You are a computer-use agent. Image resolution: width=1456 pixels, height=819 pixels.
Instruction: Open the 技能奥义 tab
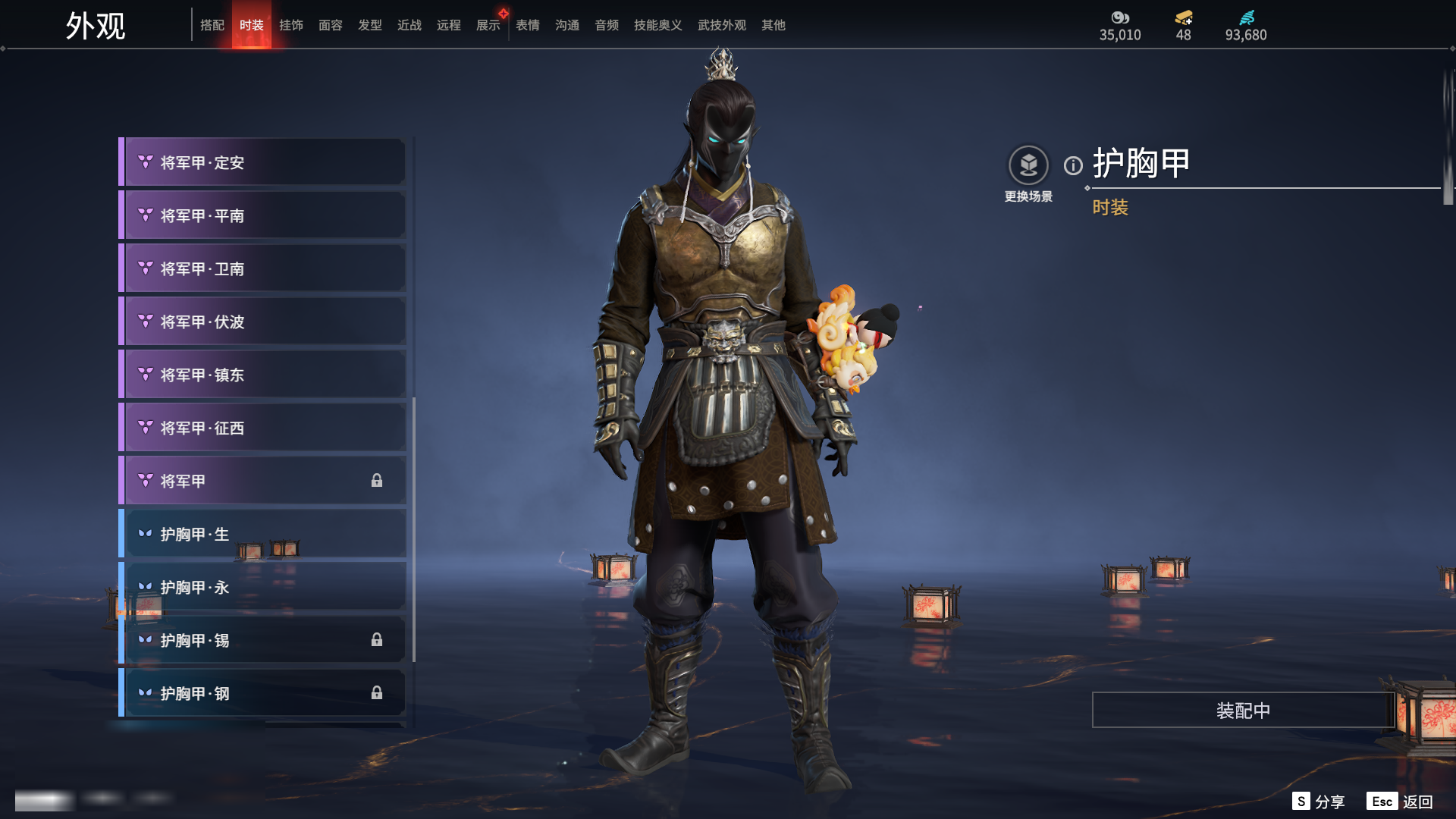pyautogui.click(x=657, y=25)
